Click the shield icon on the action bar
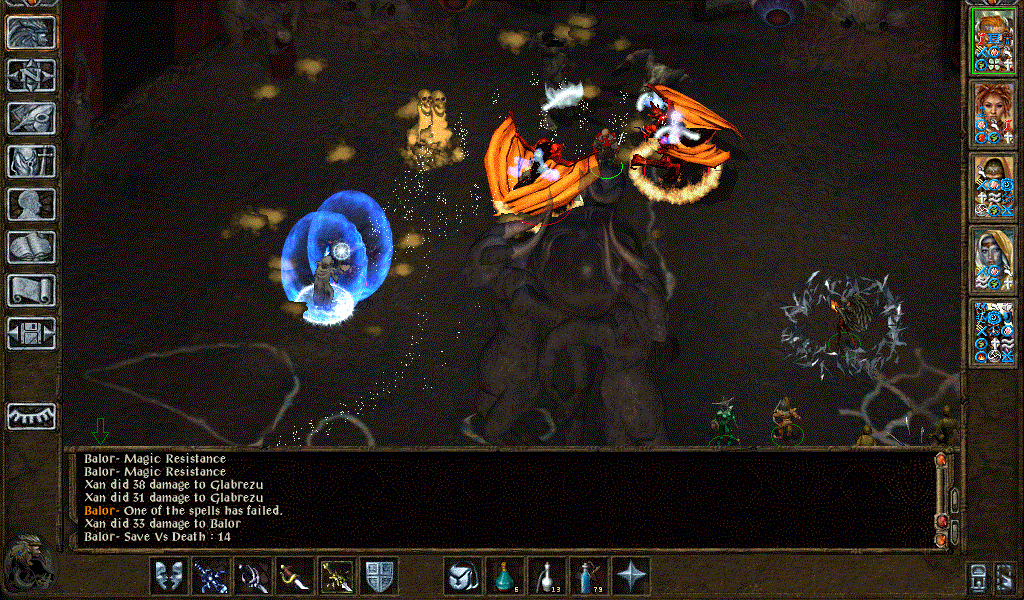This screenshot has width=1024, height=600. pyautogui.click(x=379, y=576)
